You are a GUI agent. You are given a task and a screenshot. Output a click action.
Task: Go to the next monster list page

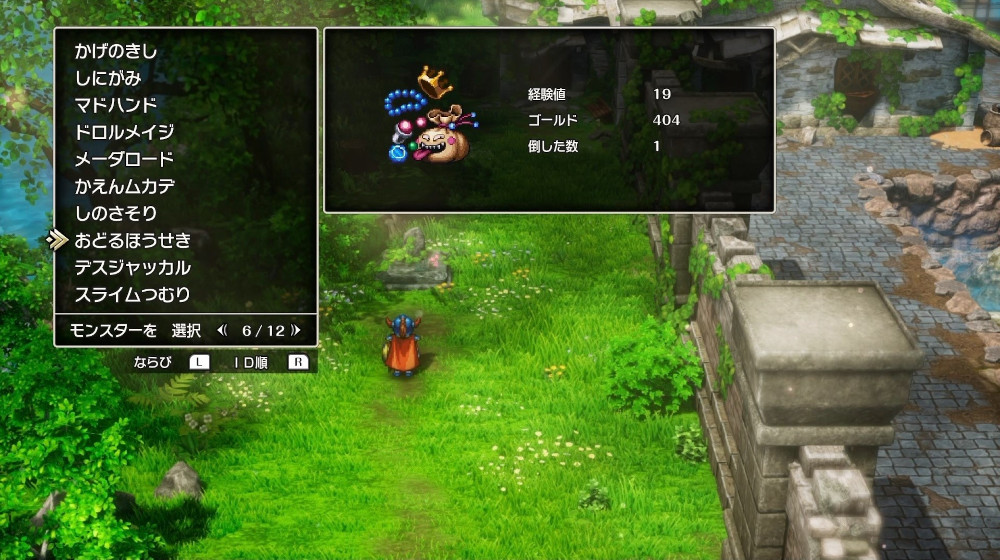coord(296,330)
